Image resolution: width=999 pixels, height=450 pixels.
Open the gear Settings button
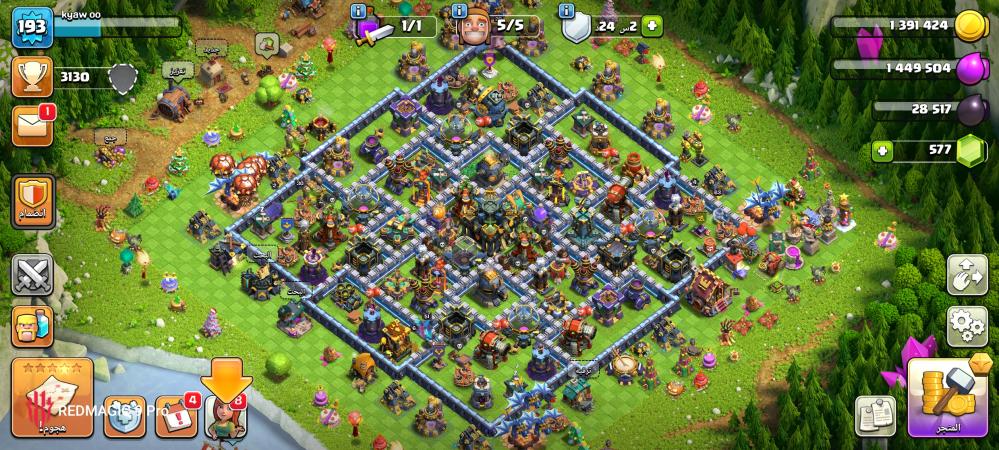(966, 326)
